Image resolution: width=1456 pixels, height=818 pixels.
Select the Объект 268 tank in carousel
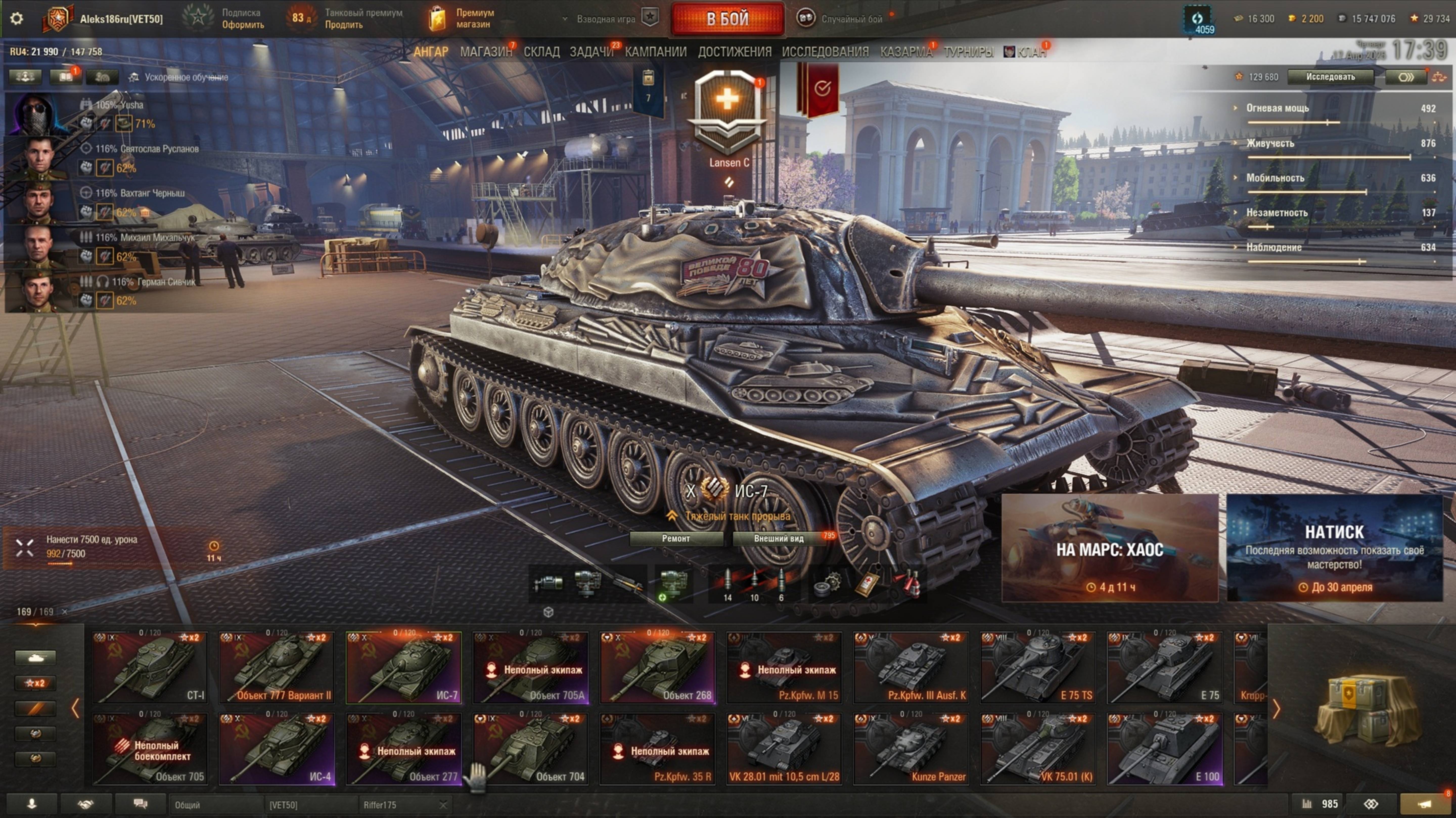[657, 668]
